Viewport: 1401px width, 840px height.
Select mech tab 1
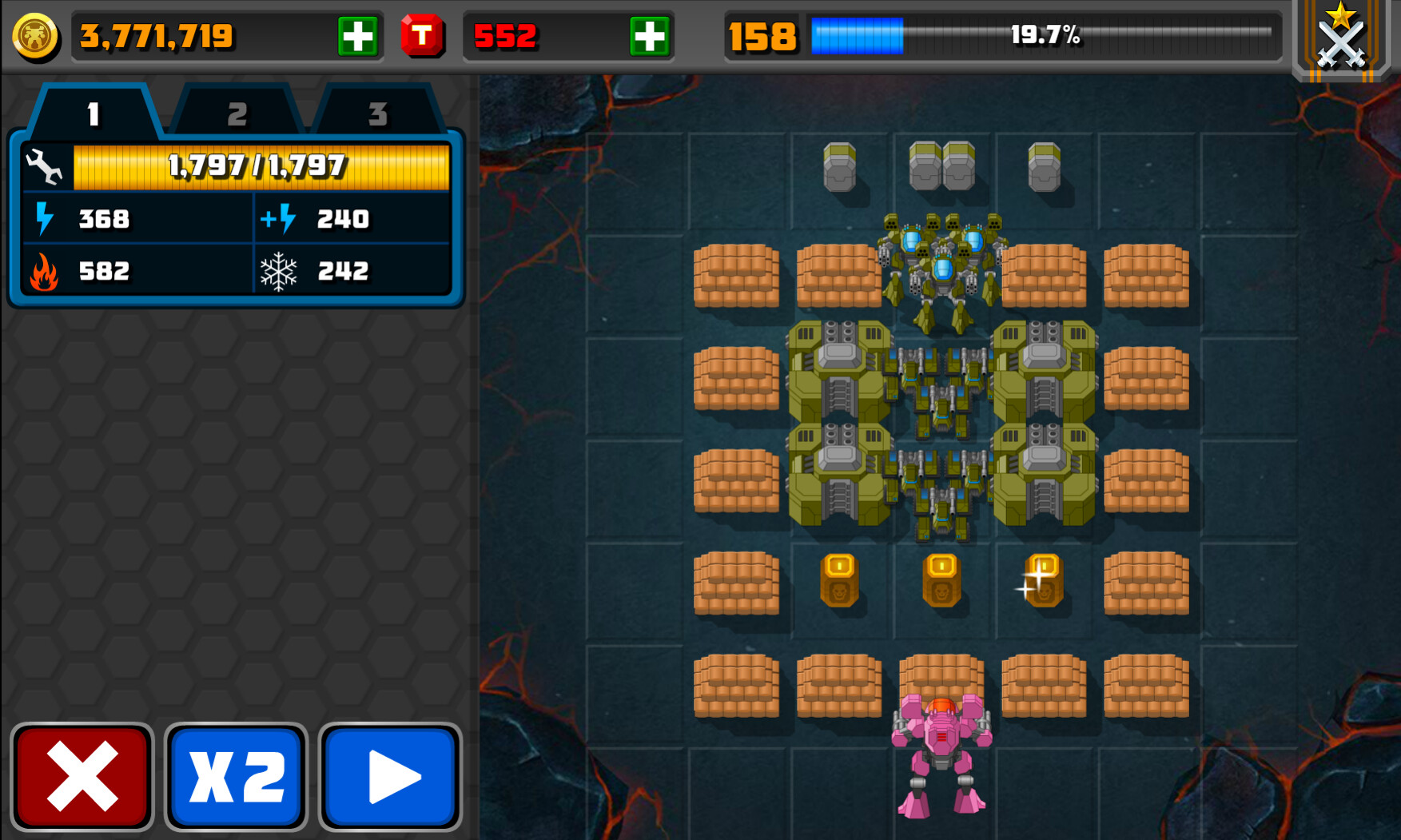pyautogui.click(x=94, y=113)
